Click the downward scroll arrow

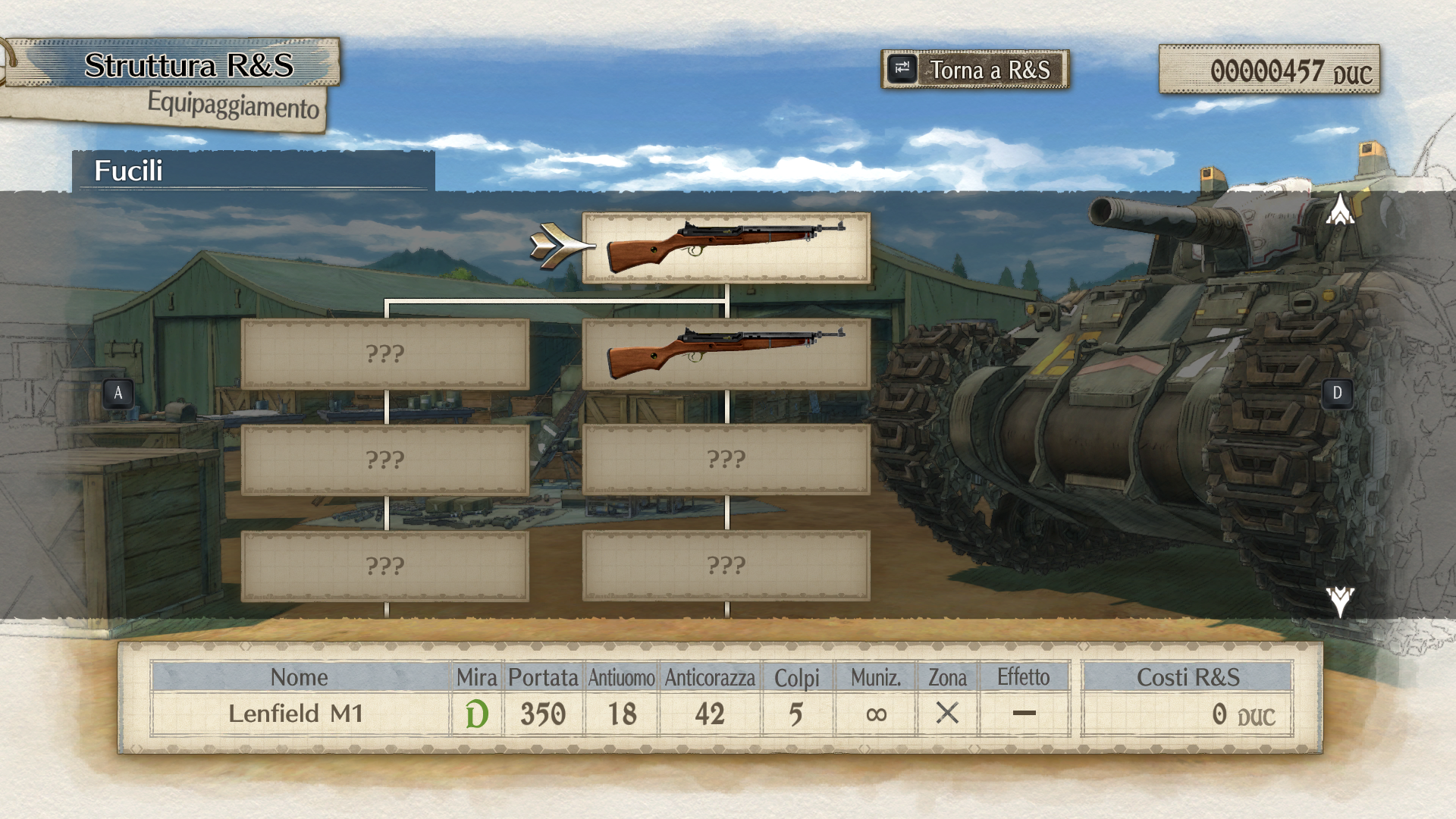(1340, 601)
